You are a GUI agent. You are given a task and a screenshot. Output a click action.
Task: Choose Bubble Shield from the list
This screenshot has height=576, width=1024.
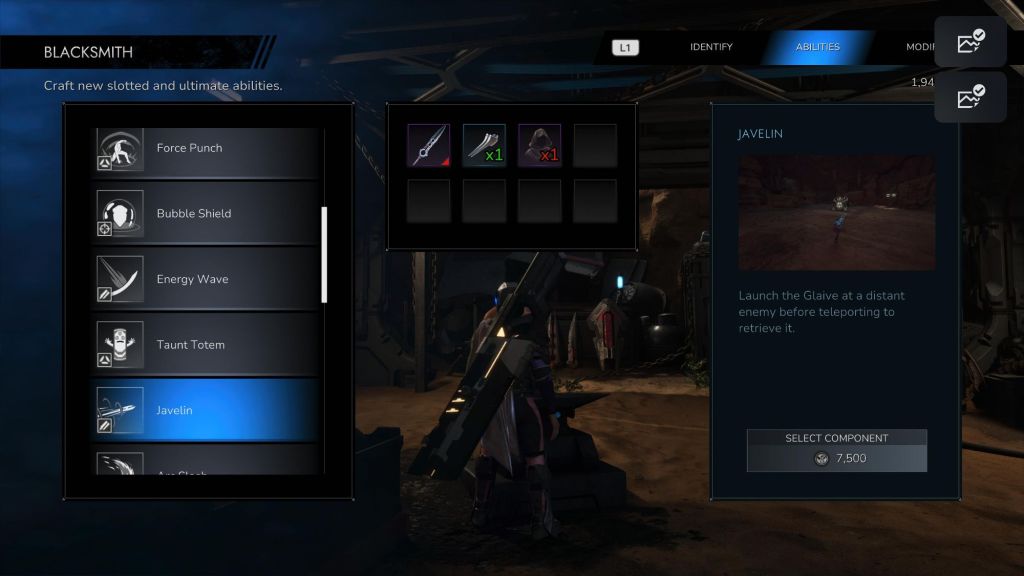205,214
